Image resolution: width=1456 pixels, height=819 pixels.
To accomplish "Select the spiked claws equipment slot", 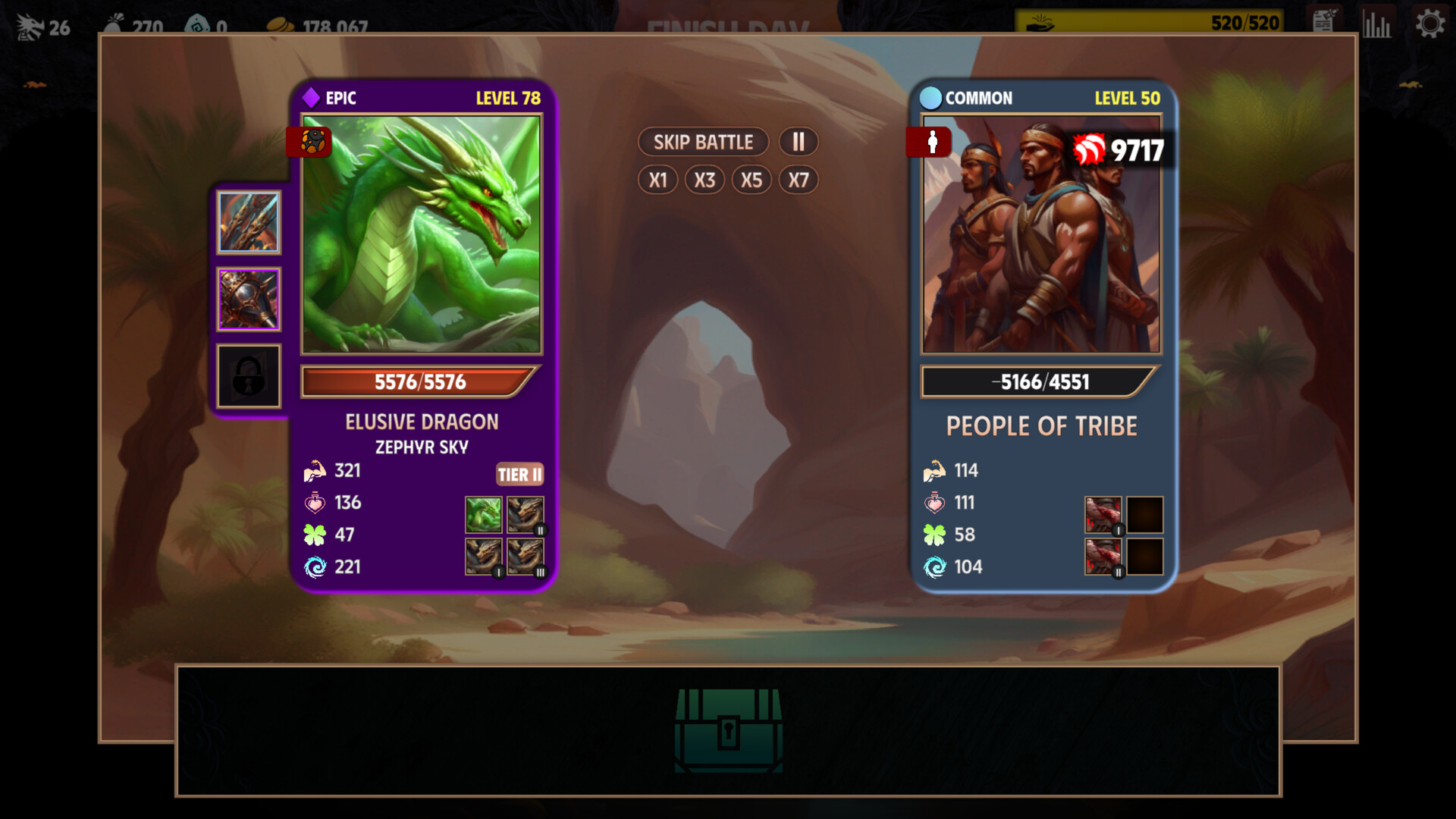I will click(x=249, y=222).
